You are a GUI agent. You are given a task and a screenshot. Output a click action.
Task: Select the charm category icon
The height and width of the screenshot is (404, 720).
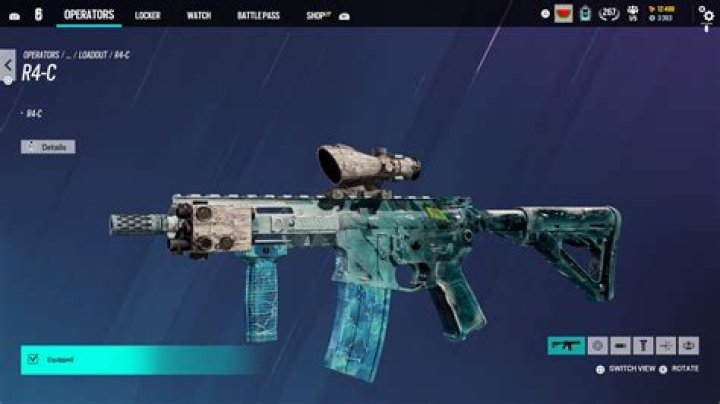688,345
